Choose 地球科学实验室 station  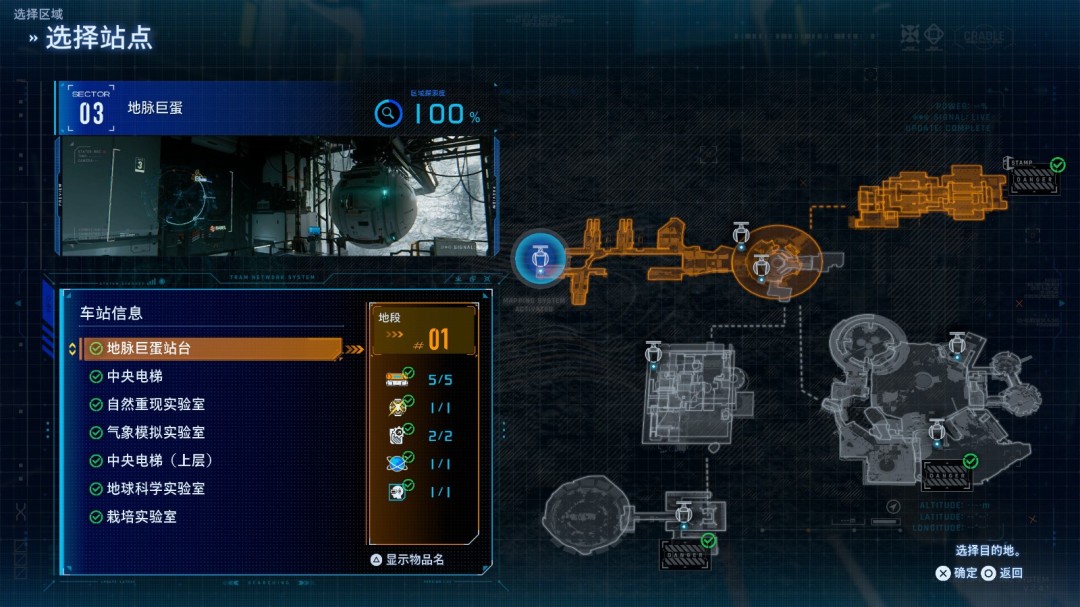[155, 489]
